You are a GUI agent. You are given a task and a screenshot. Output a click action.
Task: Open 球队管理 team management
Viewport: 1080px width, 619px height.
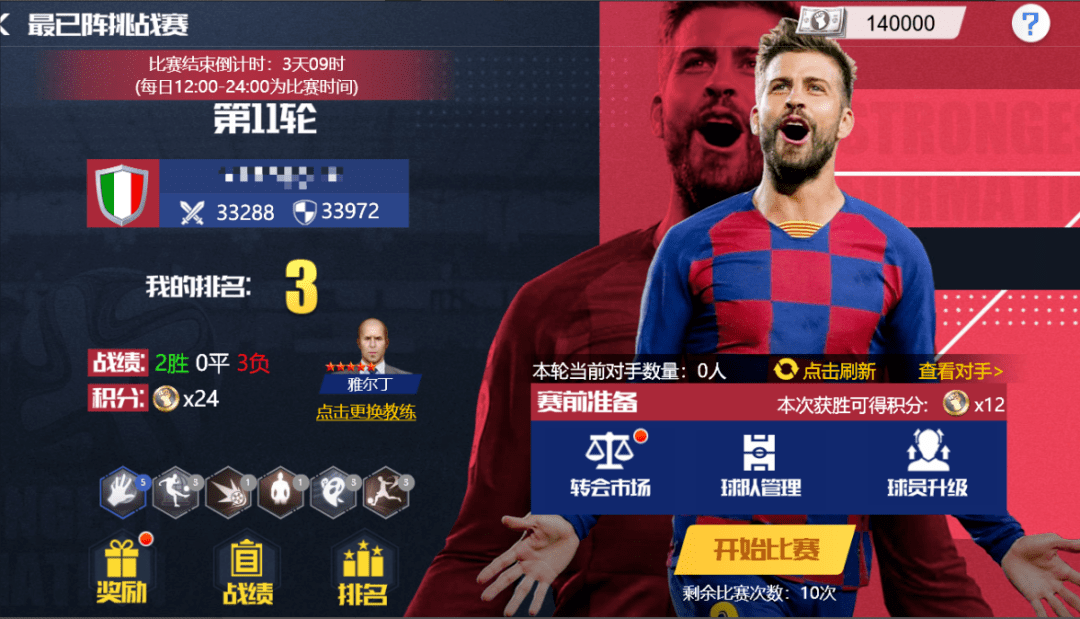click(760, 465)
